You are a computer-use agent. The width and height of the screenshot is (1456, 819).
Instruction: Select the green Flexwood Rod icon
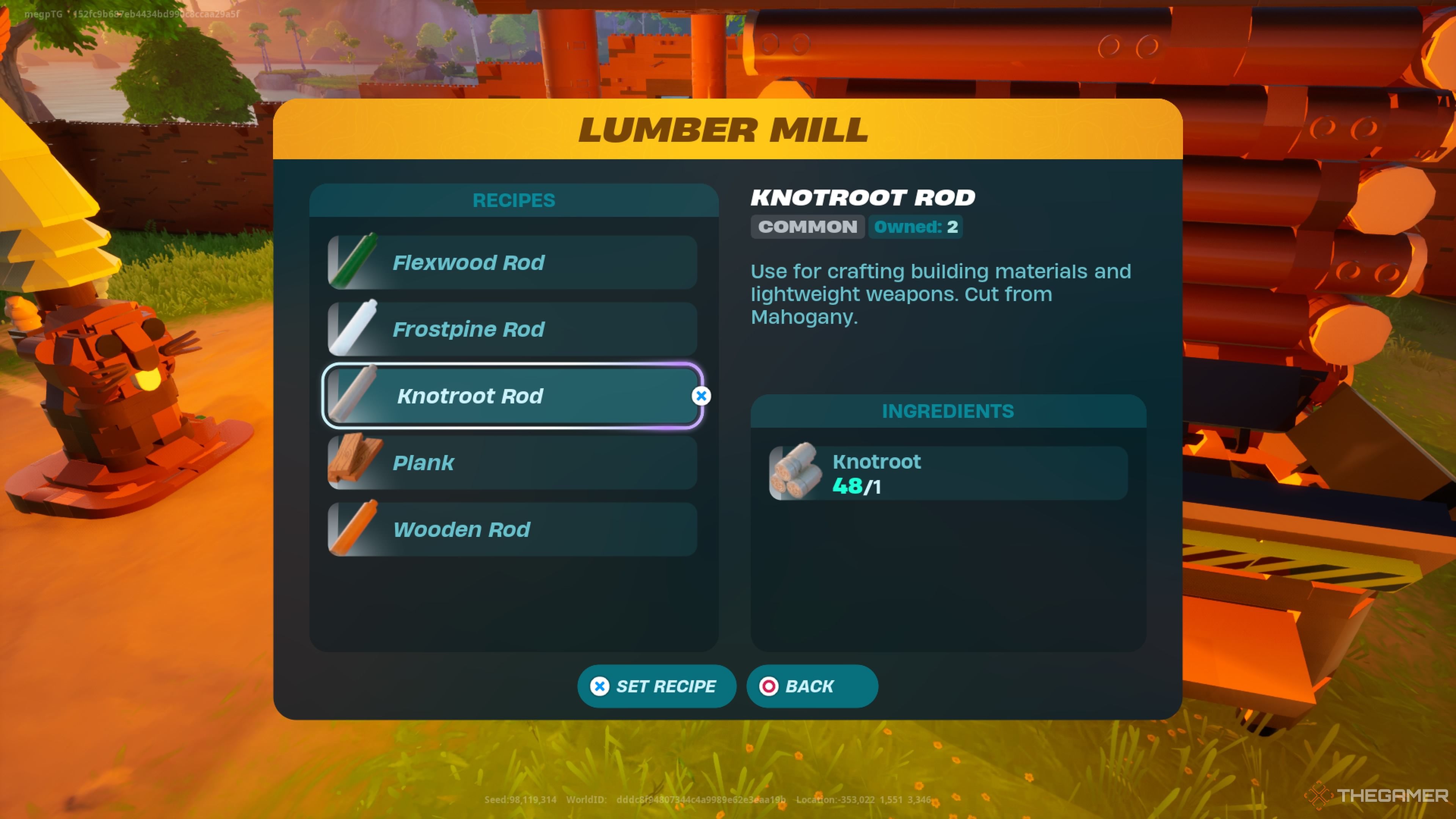coord(355,262)
